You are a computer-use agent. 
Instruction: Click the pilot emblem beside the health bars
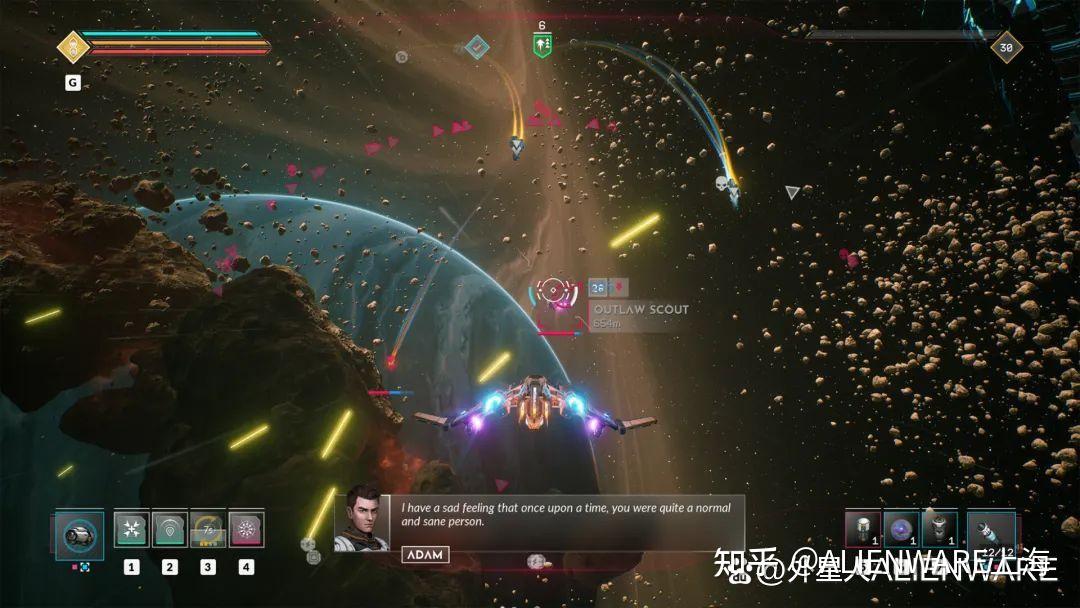click(x=73, y=46)
